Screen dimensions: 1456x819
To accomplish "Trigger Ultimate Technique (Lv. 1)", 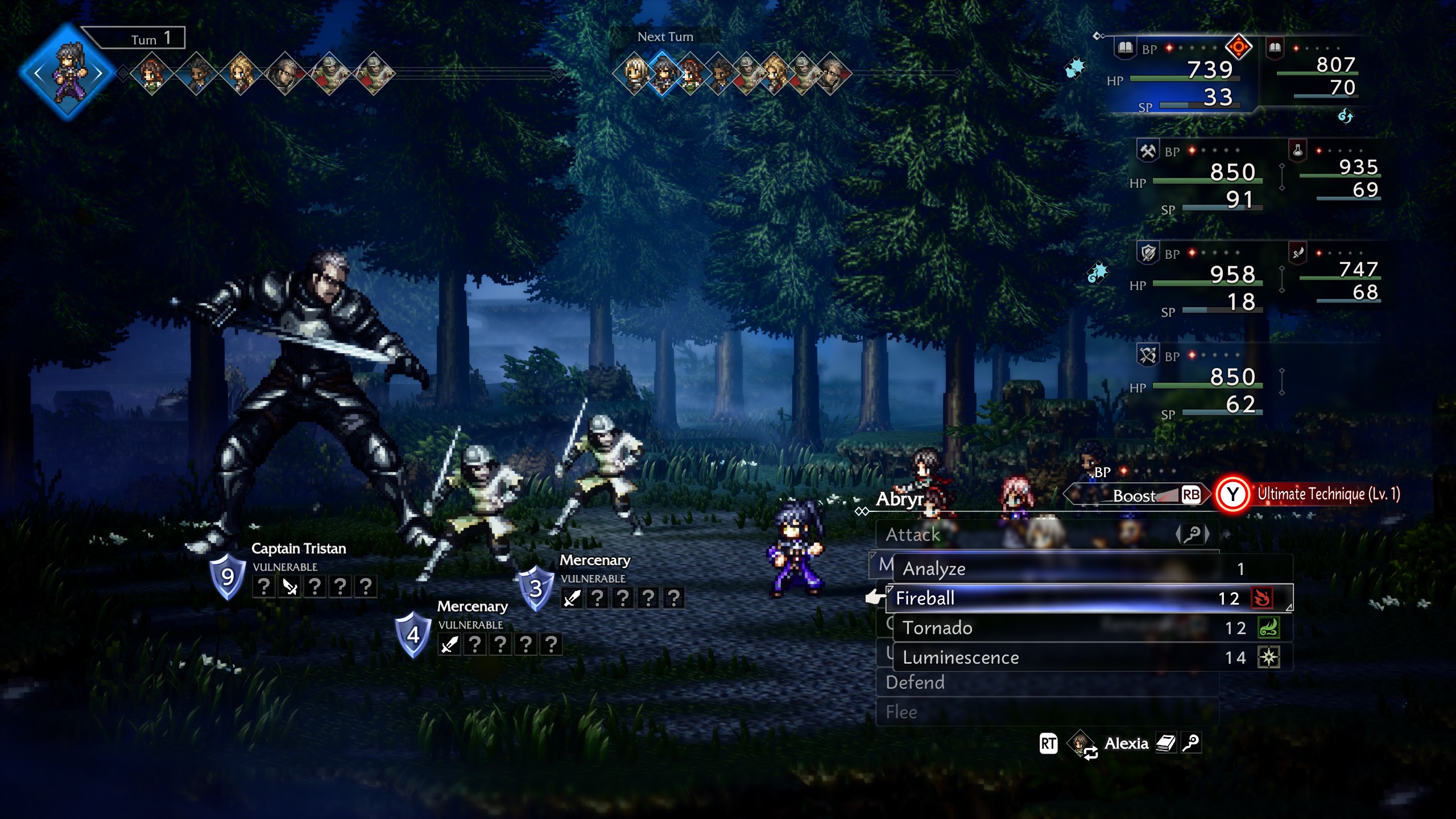I will [x=1308, y=494].
